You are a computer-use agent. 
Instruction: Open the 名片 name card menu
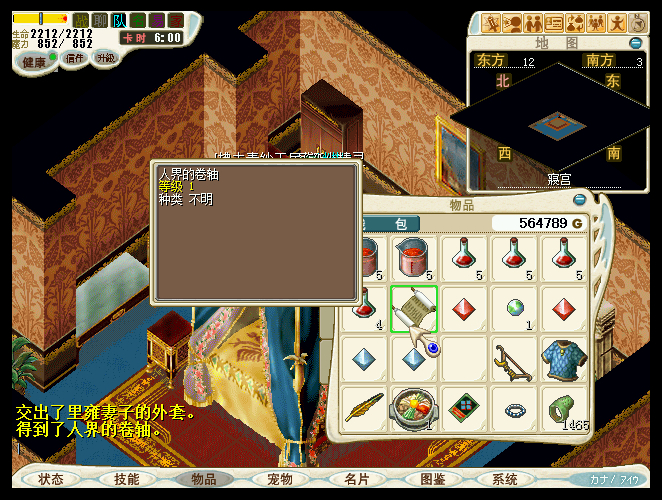tap(356, 479)
